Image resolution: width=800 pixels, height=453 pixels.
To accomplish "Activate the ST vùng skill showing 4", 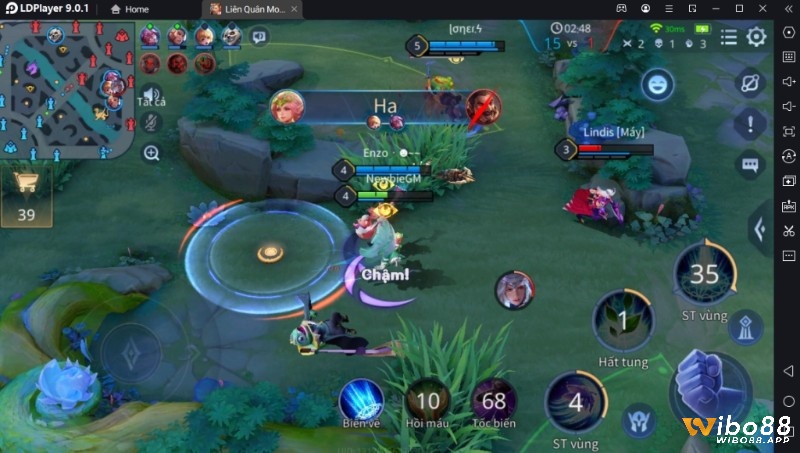I will click(575, 402).
